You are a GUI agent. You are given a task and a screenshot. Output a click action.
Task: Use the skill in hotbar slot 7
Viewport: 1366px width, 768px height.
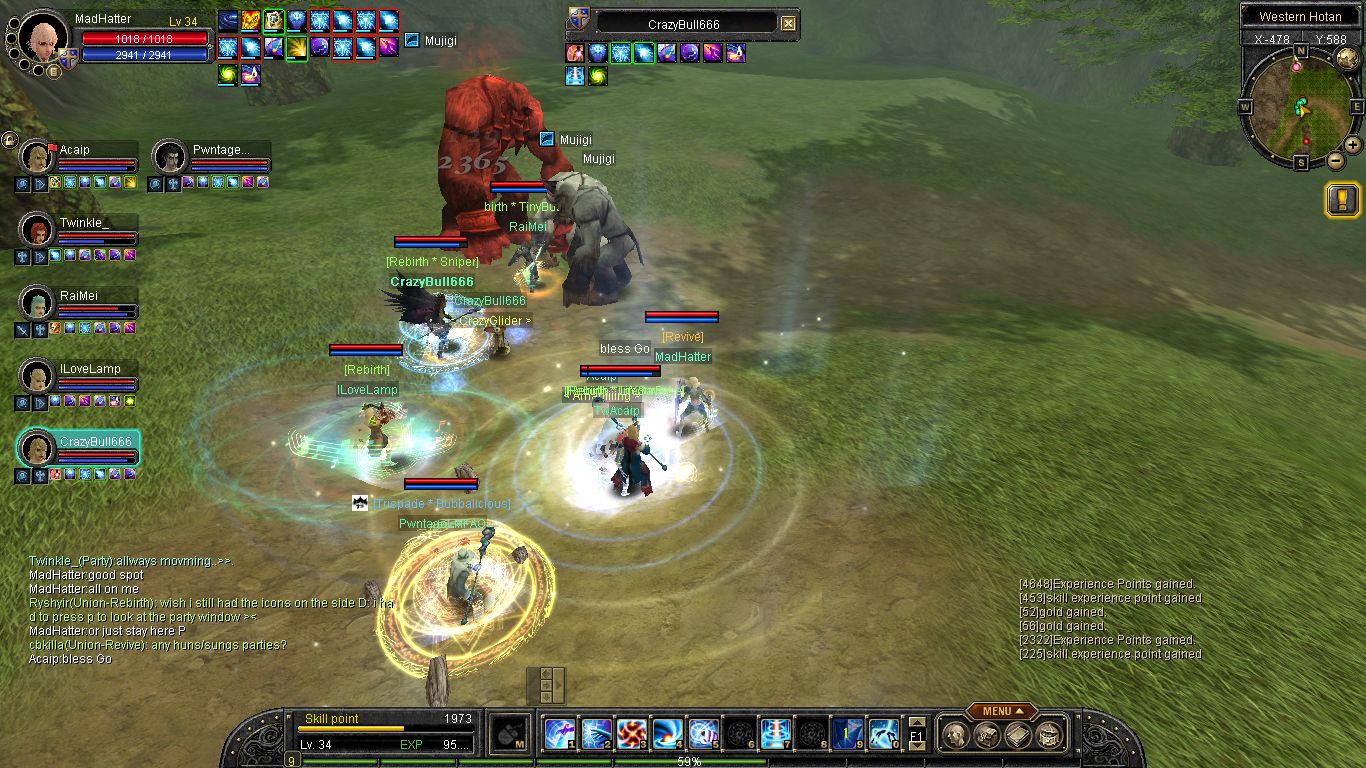tap(775, 734)
